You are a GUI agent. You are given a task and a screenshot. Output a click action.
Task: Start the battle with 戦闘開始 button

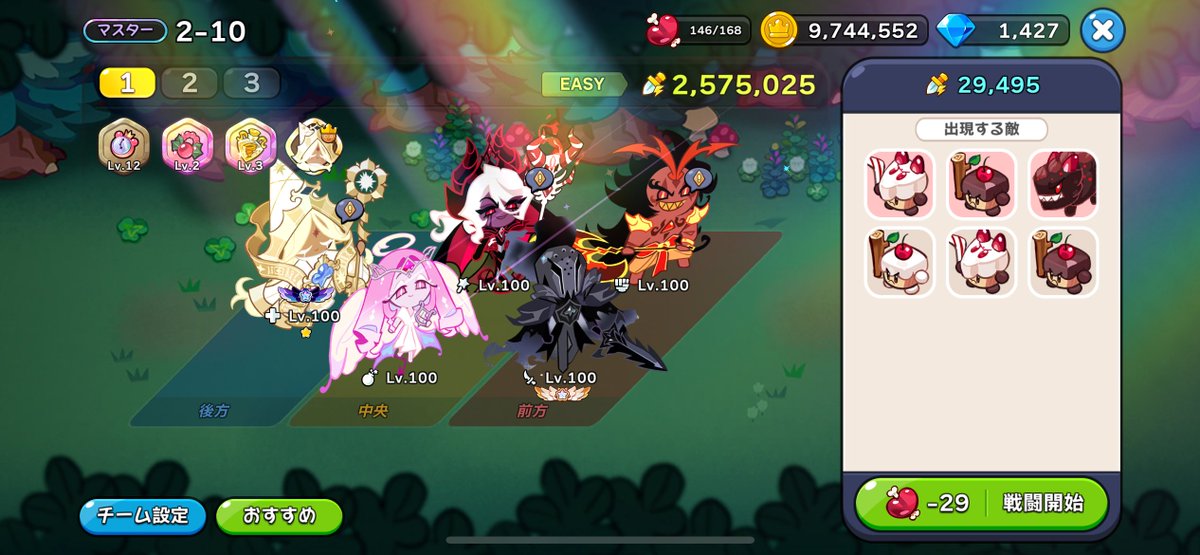982,503
